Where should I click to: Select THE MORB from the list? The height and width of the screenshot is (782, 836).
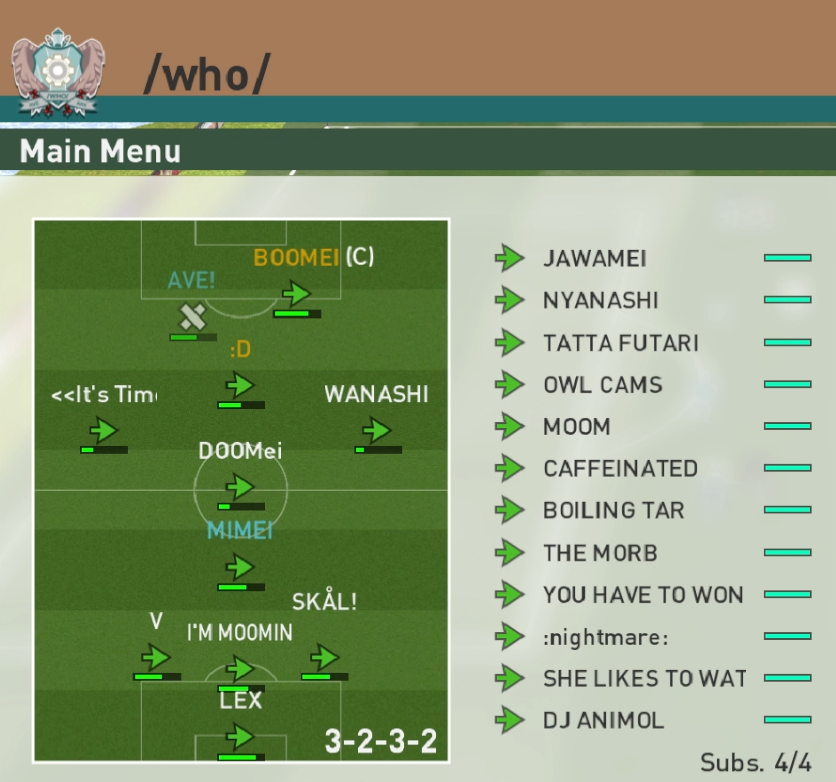pyautogui.click(x=600, y=553)
